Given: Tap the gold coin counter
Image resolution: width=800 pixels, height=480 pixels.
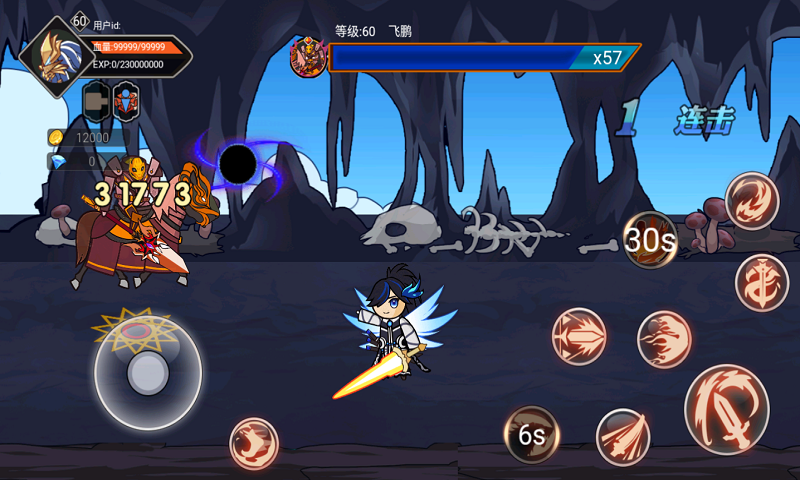Looking at the screenshot, I should pyautogui.click(x=86, y=138).
